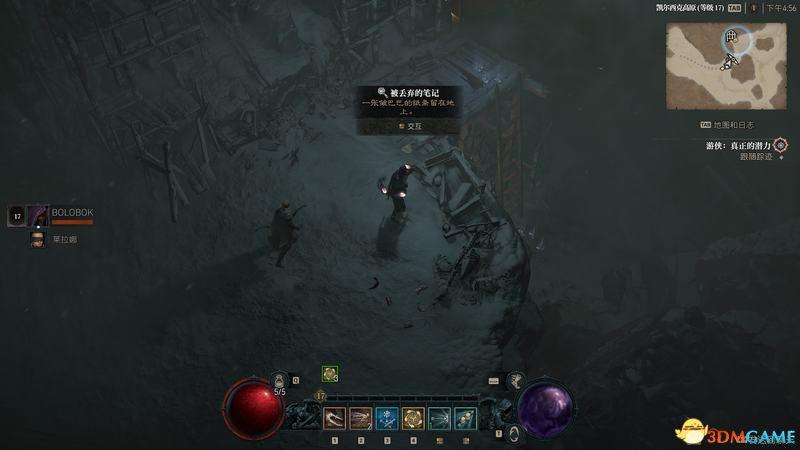This screenshot has height=450, width=800.
Task: Click the green-bordered buff icon above the hotbar
Action: point(329,374)
